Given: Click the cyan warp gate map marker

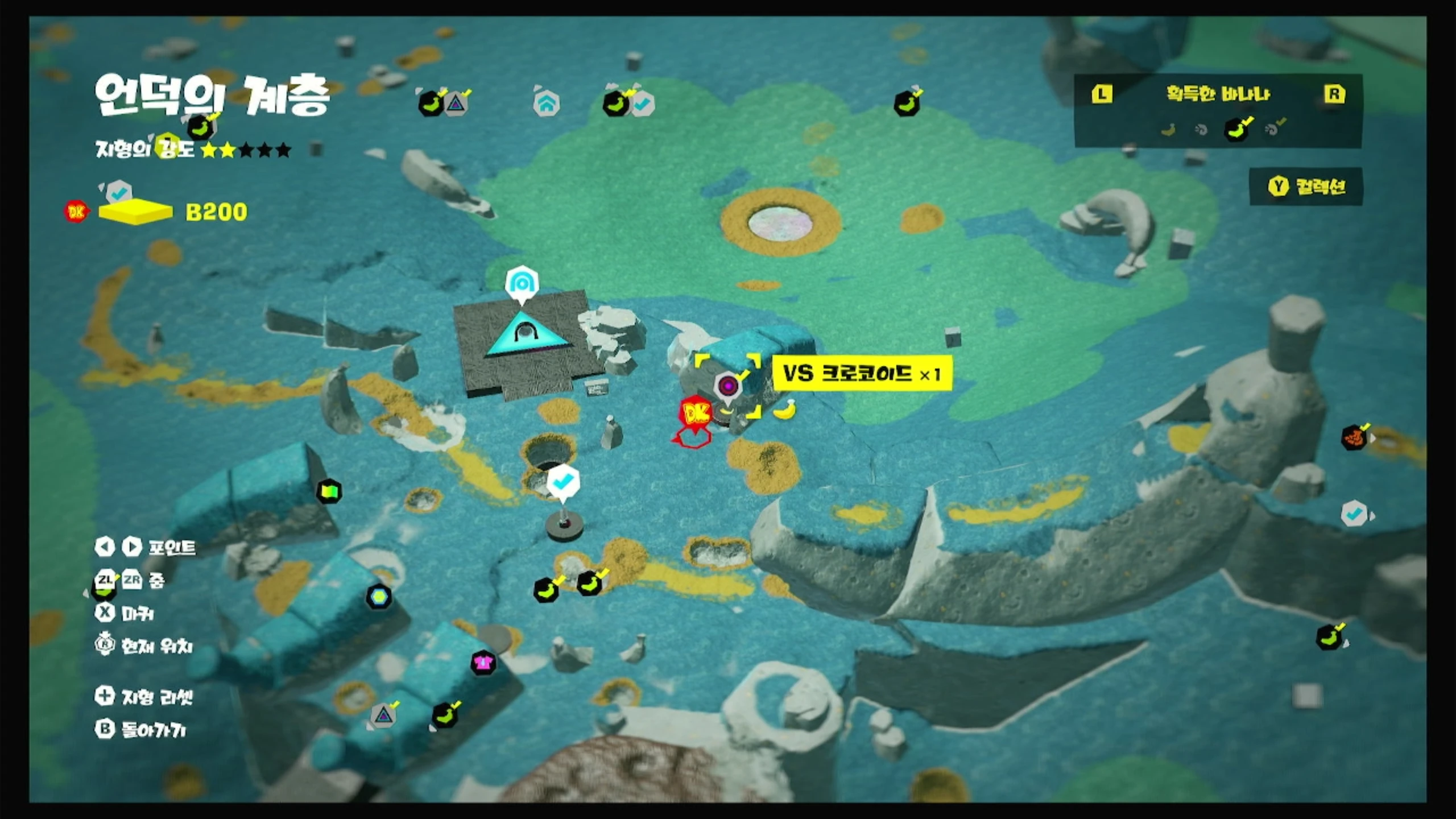Looking at the screenshot, I should pos(522,283).
